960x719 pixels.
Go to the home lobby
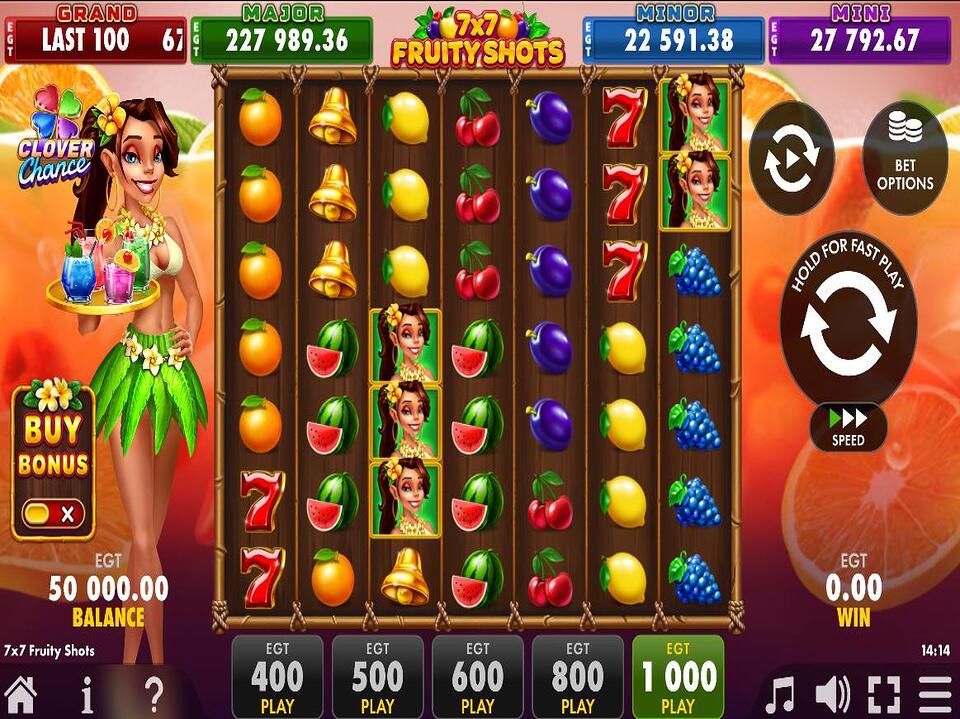20,693
